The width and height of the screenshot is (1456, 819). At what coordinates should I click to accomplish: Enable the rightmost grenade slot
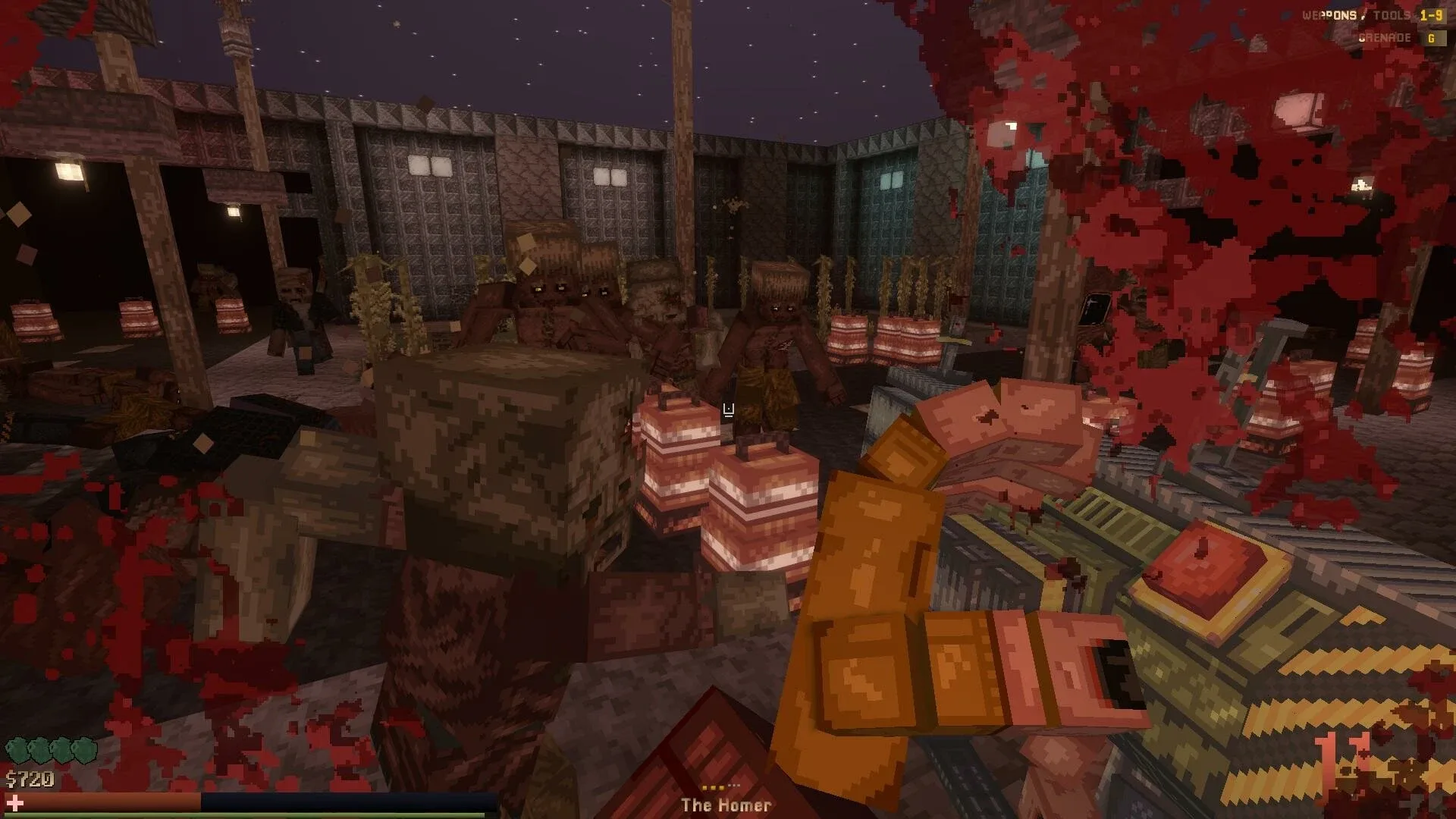point(83,749)
